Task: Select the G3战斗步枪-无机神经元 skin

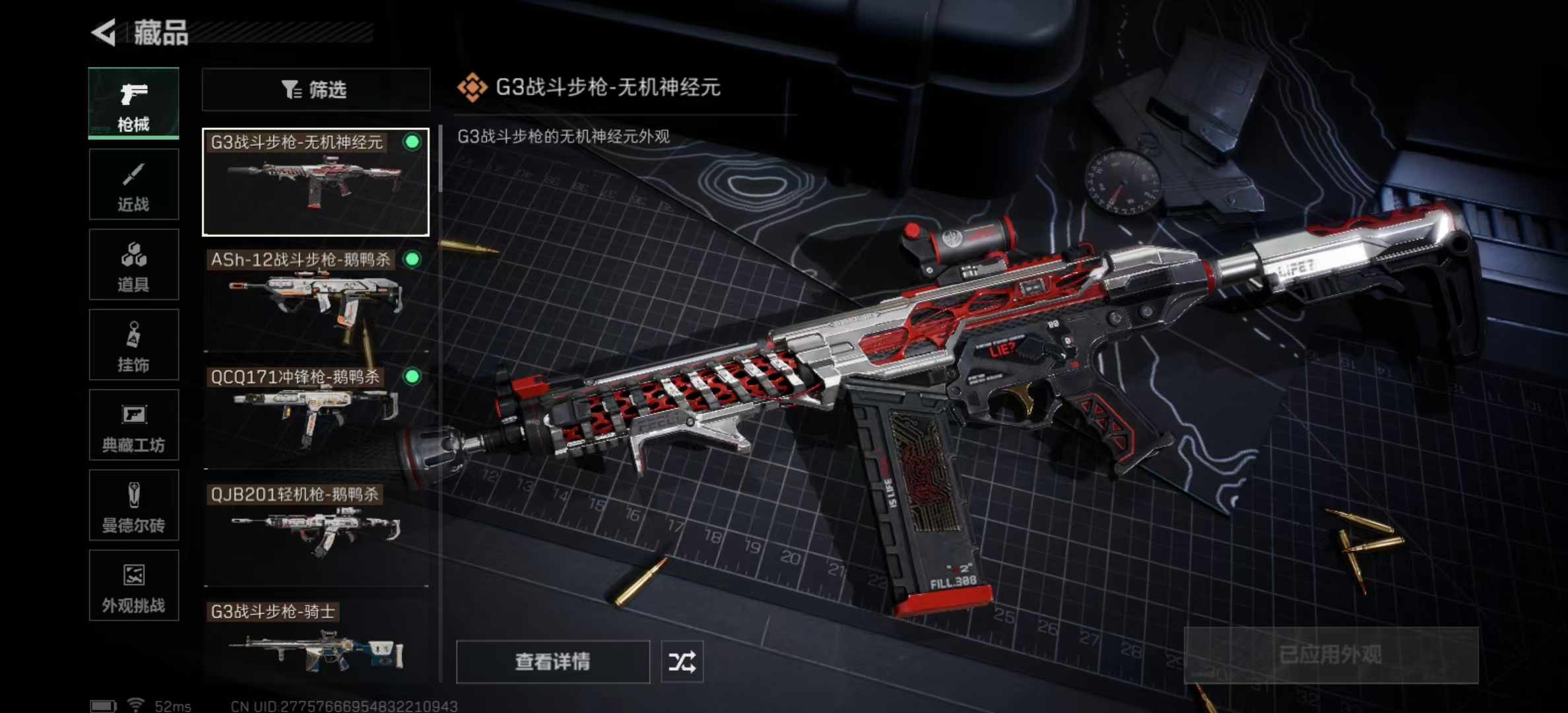Action: point(315,182)
